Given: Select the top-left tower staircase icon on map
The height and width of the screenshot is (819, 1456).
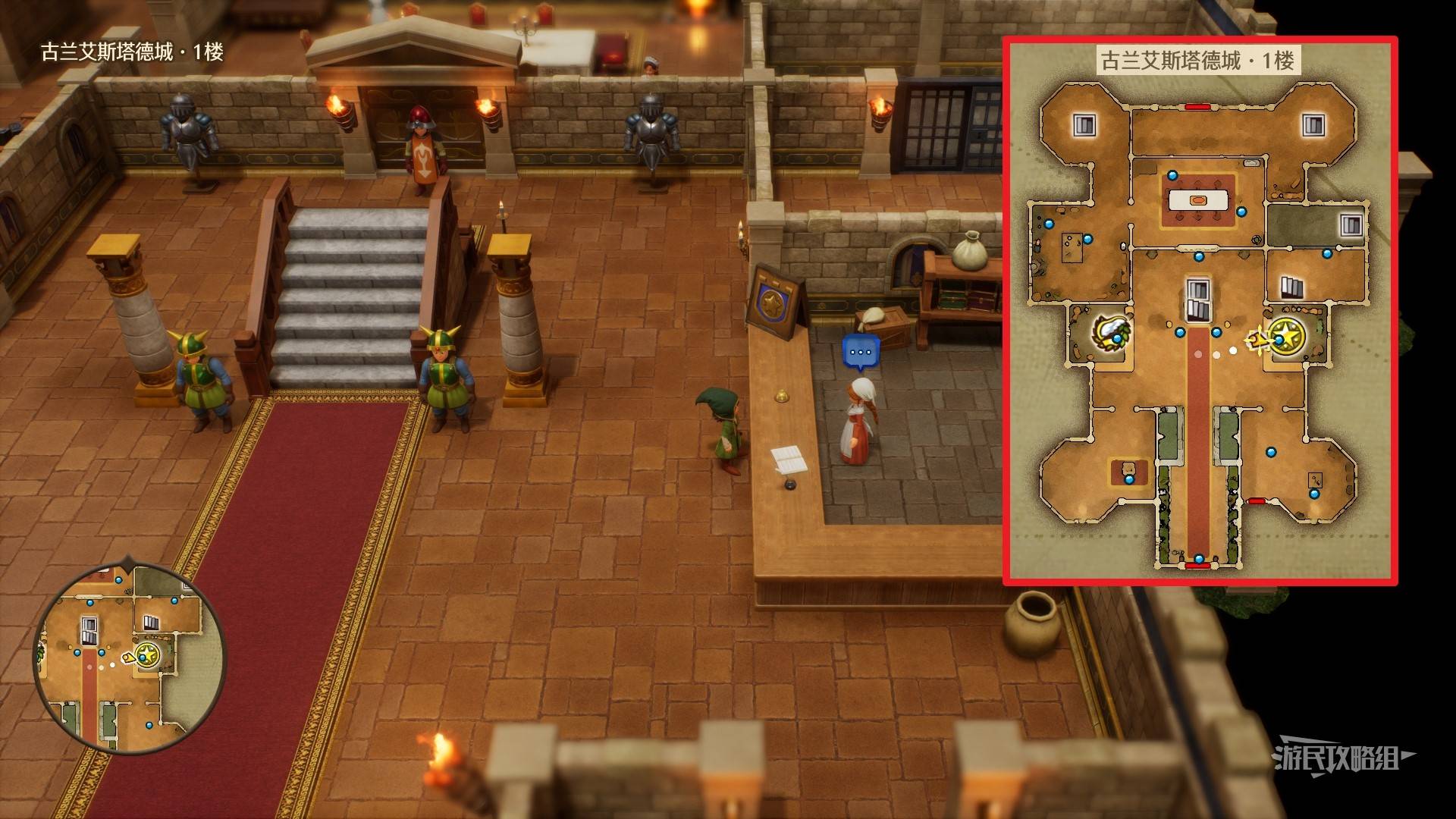Looking at the screenshot, I should [1084, 125].
